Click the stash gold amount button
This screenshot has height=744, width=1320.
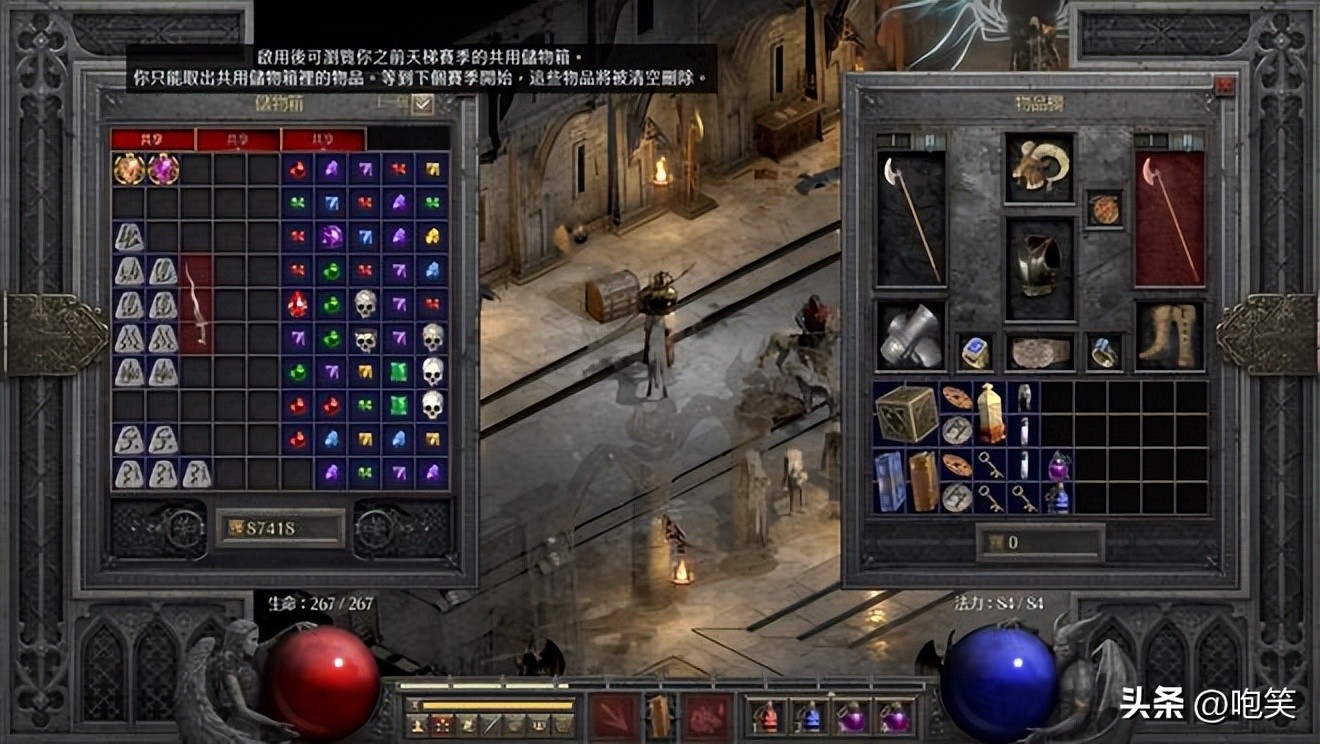click(x=280, y=528)
